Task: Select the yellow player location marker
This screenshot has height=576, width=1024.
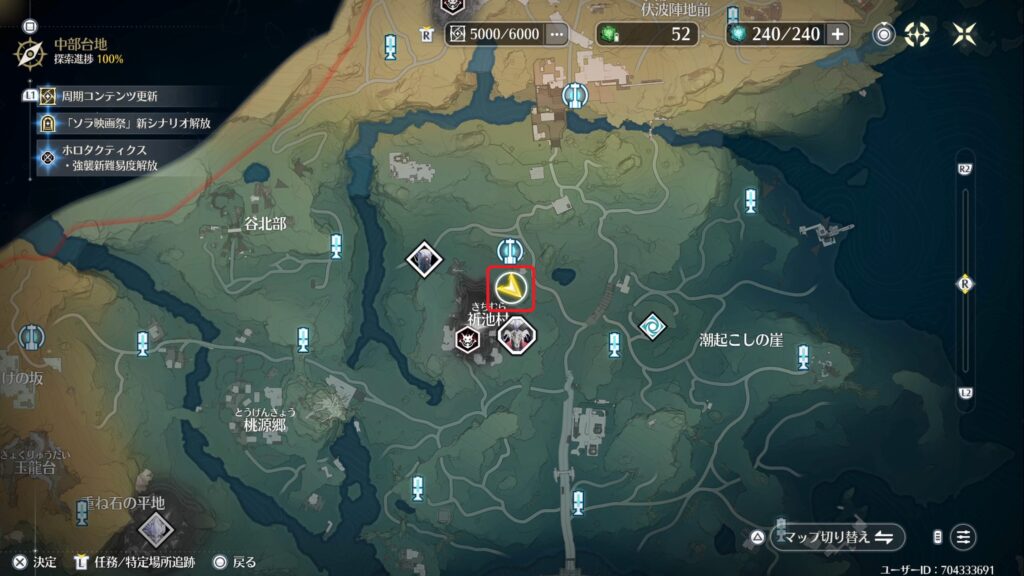Action: click(513, 288)
